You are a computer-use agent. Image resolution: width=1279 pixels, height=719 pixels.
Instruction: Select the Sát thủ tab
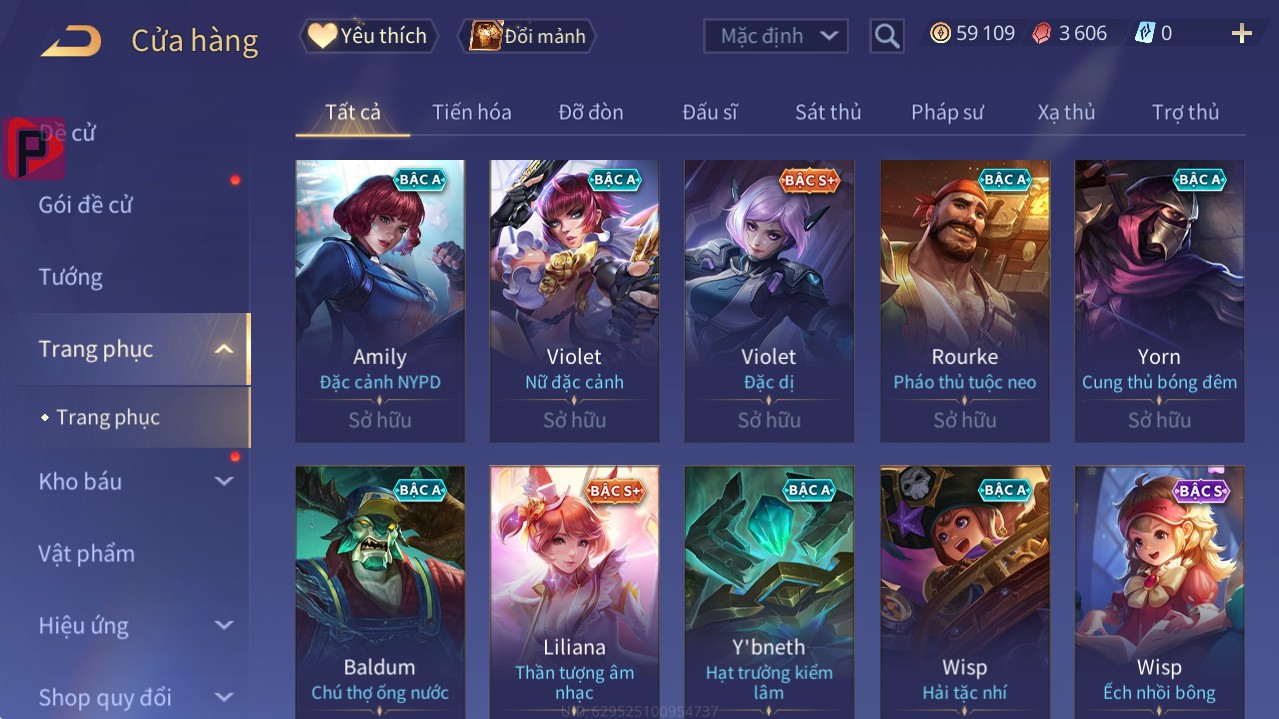coord(827,112)
